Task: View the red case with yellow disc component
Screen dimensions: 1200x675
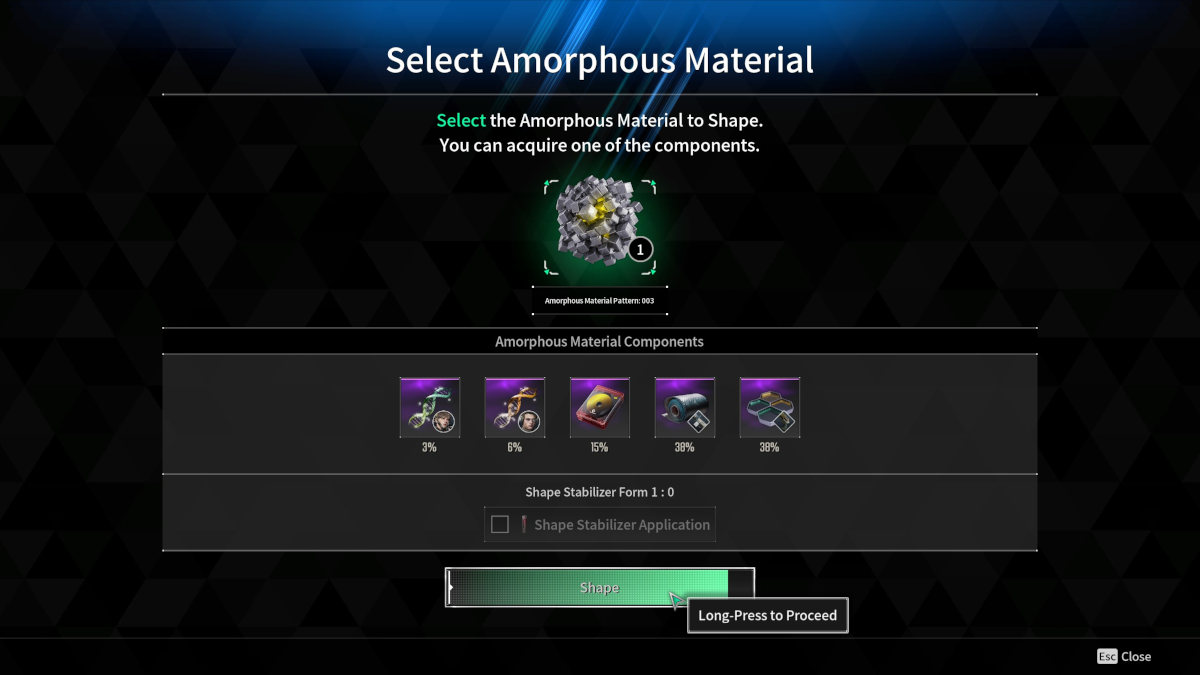Action: tap(600, 407)
